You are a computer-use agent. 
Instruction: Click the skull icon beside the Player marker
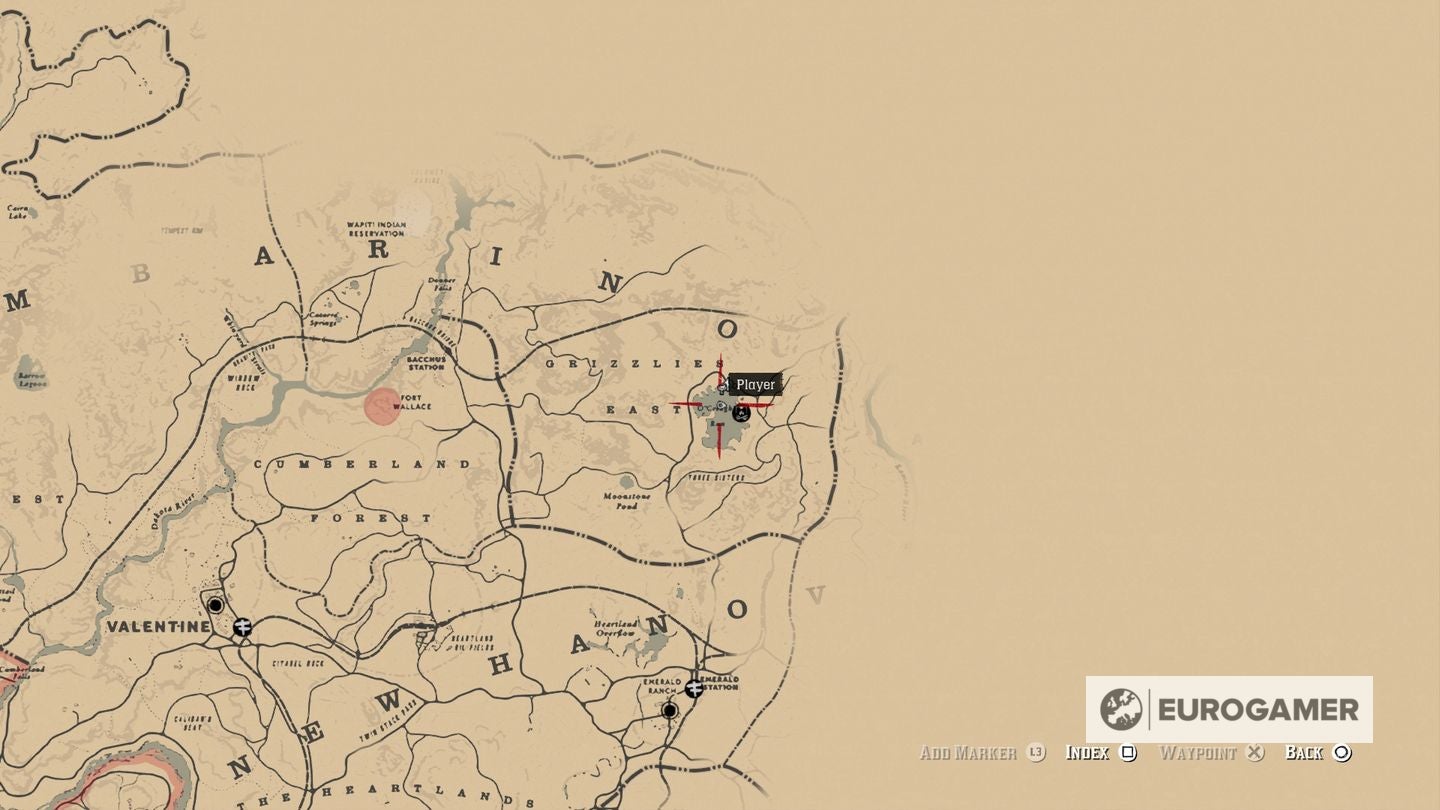741,414
